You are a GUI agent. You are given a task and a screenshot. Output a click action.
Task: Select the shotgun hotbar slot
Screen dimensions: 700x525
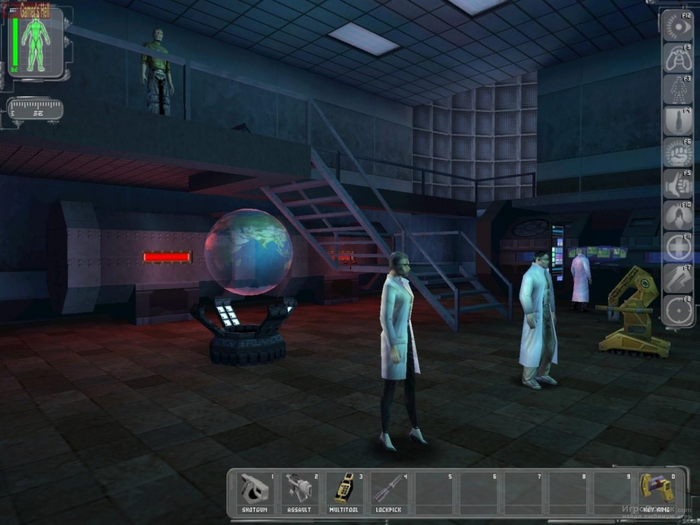[x=255, y=492]
